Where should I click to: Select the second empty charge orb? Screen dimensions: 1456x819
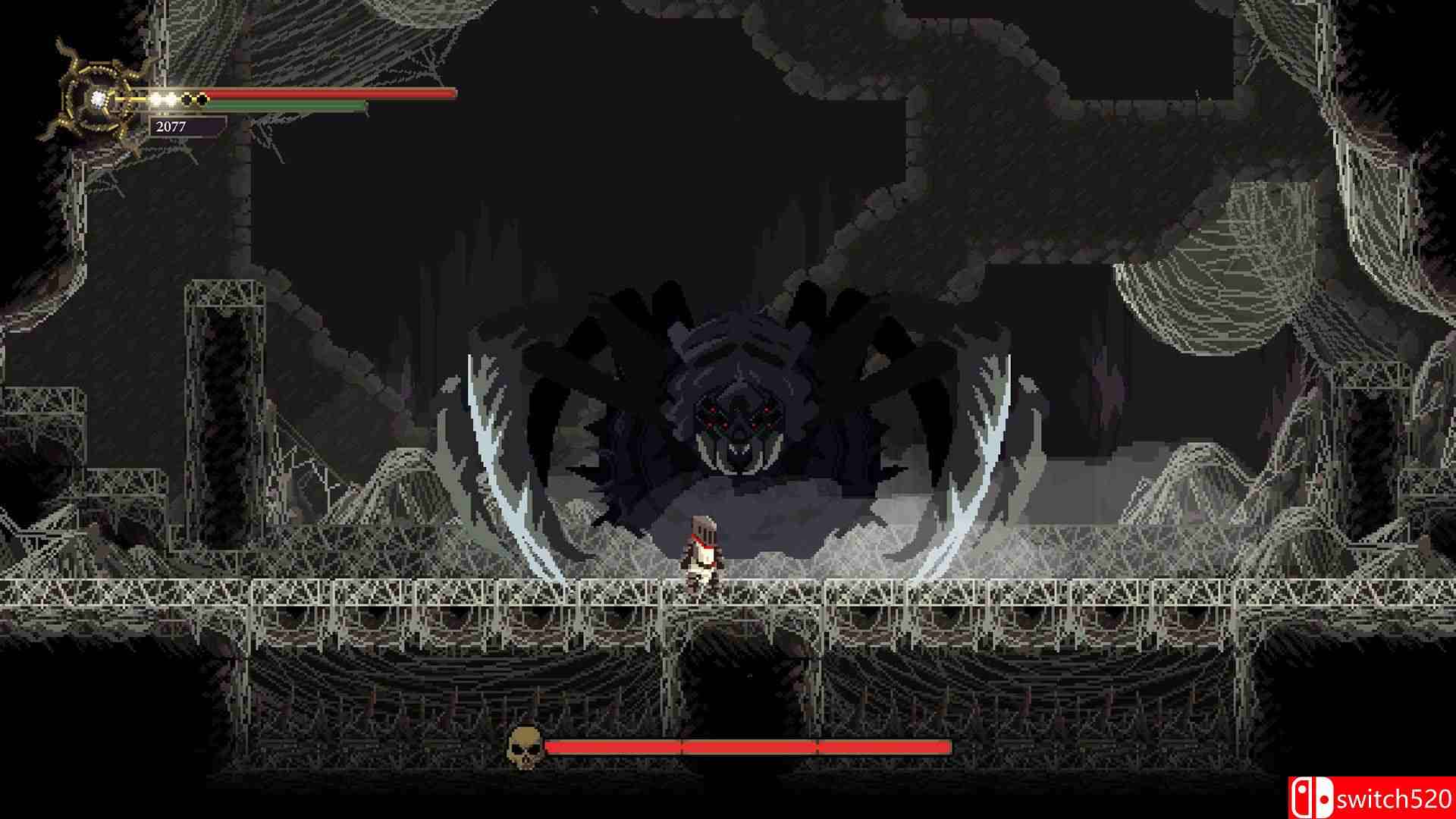(x=202, y=98)
